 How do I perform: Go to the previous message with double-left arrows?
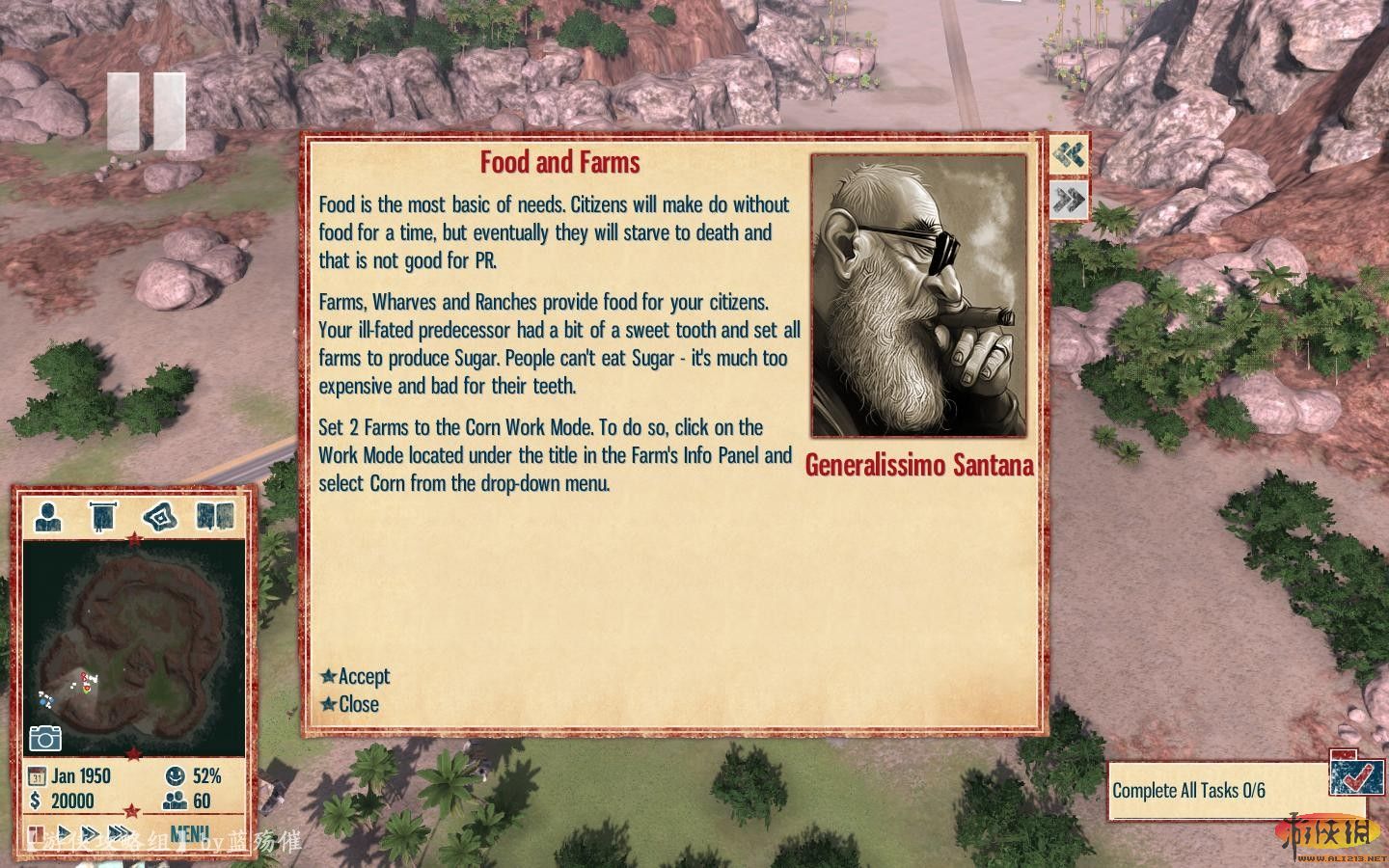1069,154
